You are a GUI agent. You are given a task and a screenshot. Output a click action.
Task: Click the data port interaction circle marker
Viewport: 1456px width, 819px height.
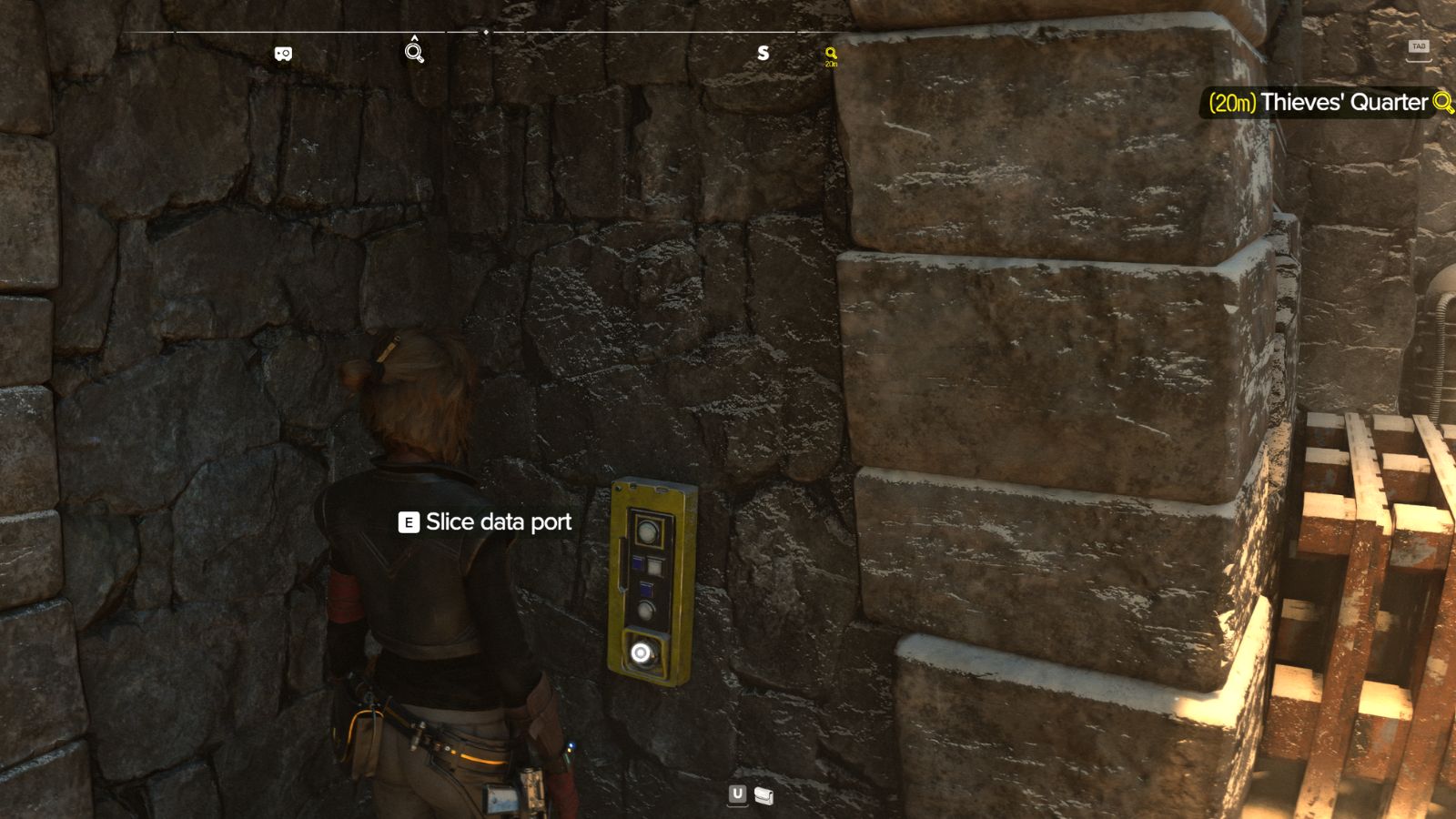(641, 652)
